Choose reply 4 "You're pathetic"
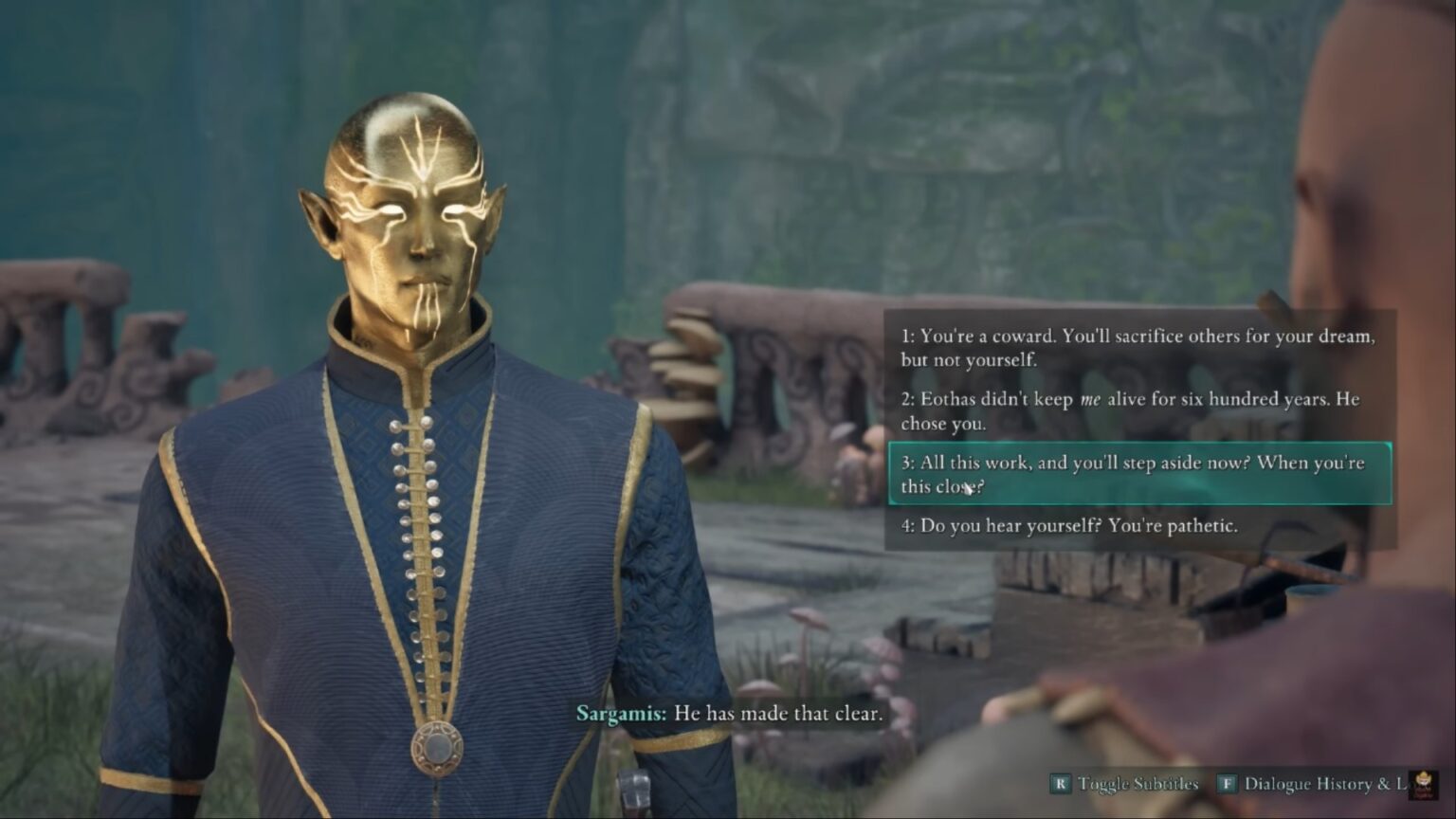 [1068, 526]
